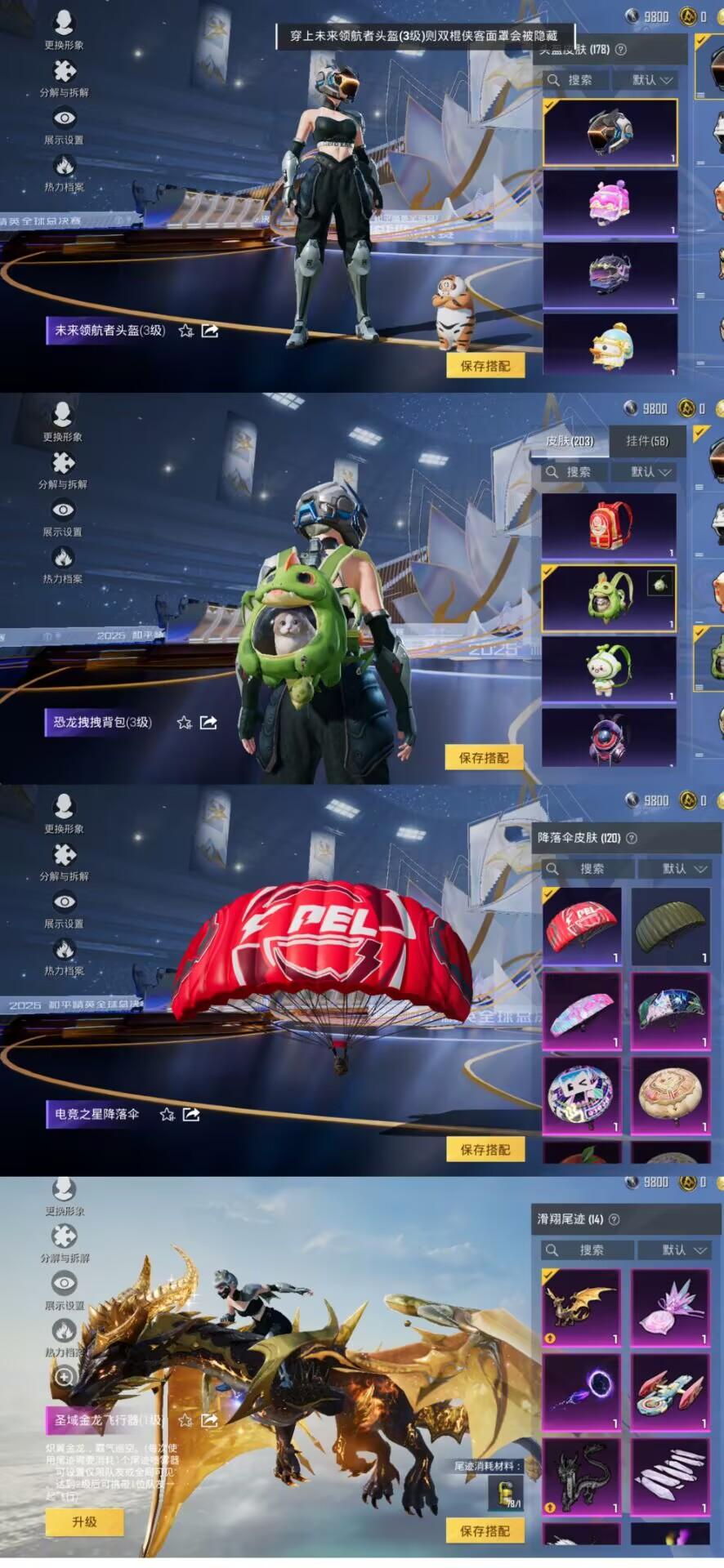The height and width of the screenshot is (1568, 724).
Task: Pick the pink umbrella-style parachute skin
Action: click(581, 1010)
